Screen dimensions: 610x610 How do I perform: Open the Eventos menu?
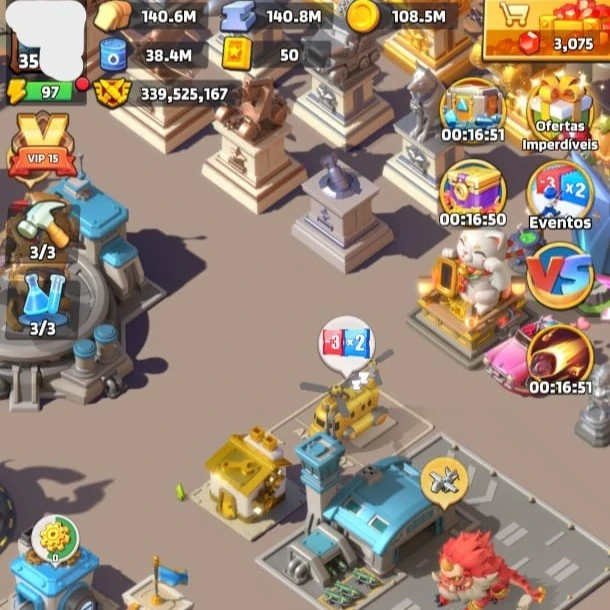click(x=560, y=196)
